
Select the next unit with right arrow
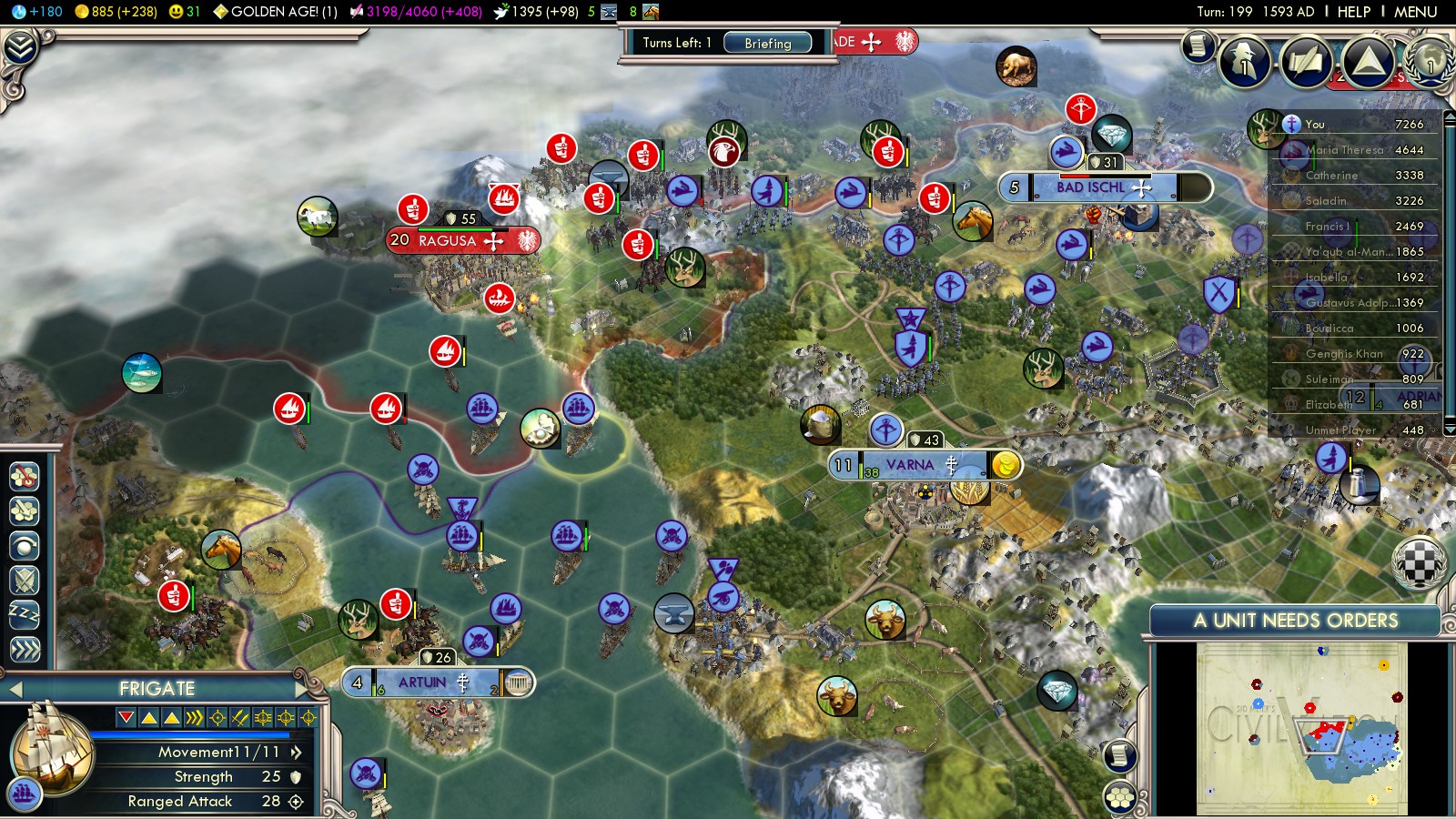tap(302, 689)
